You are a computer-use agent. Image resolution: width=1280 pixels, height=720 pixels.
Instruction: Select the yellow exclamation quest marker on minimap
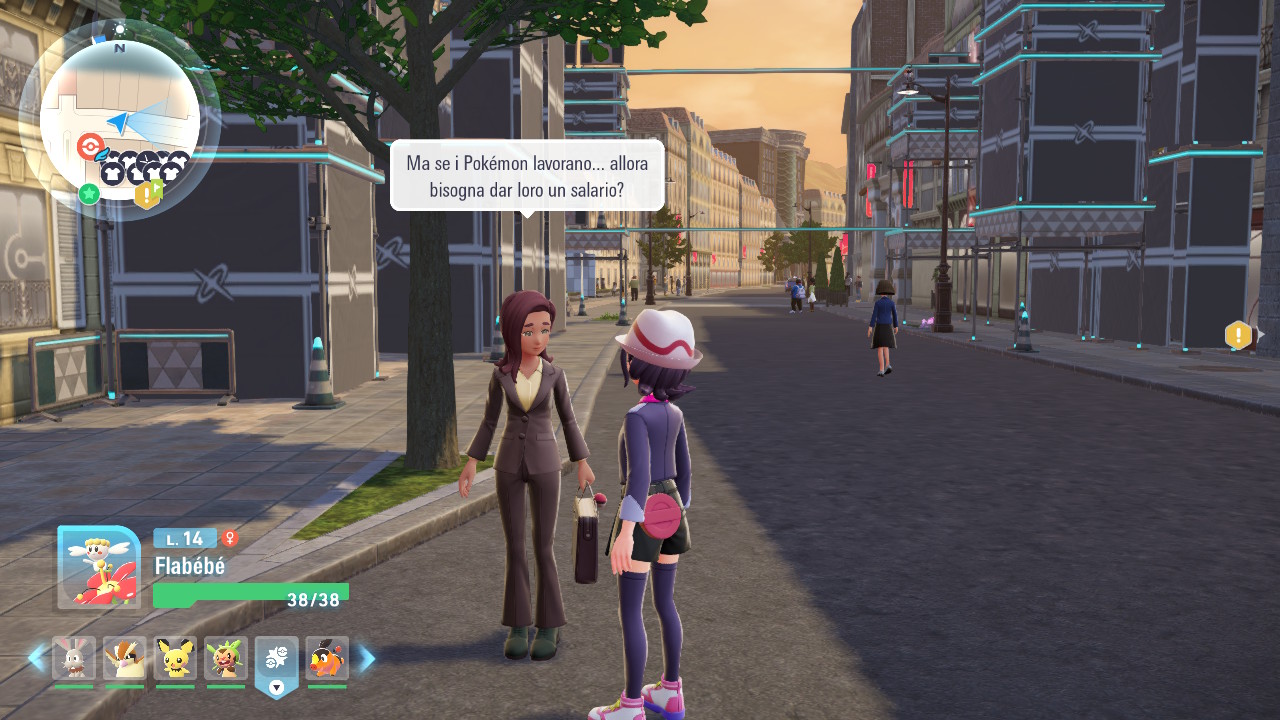point(147,195)
